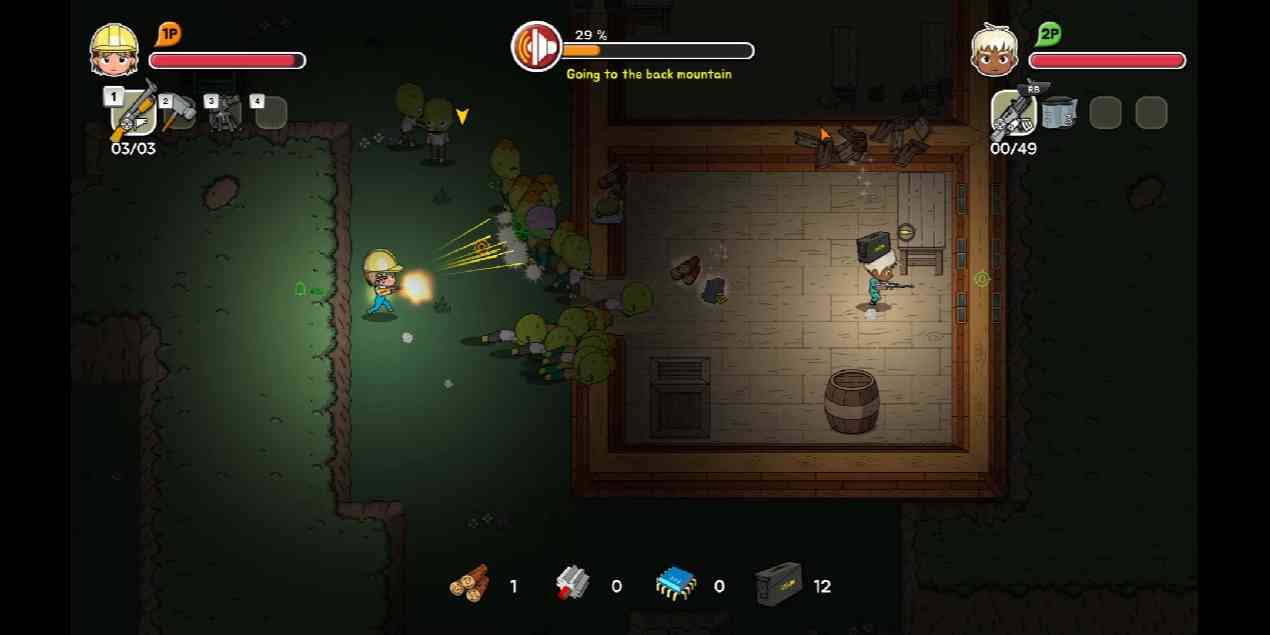The width and height of the screenshot is (1270, 635).
Task: Click the metal parts resource icon
Action: tap(573, 584)
